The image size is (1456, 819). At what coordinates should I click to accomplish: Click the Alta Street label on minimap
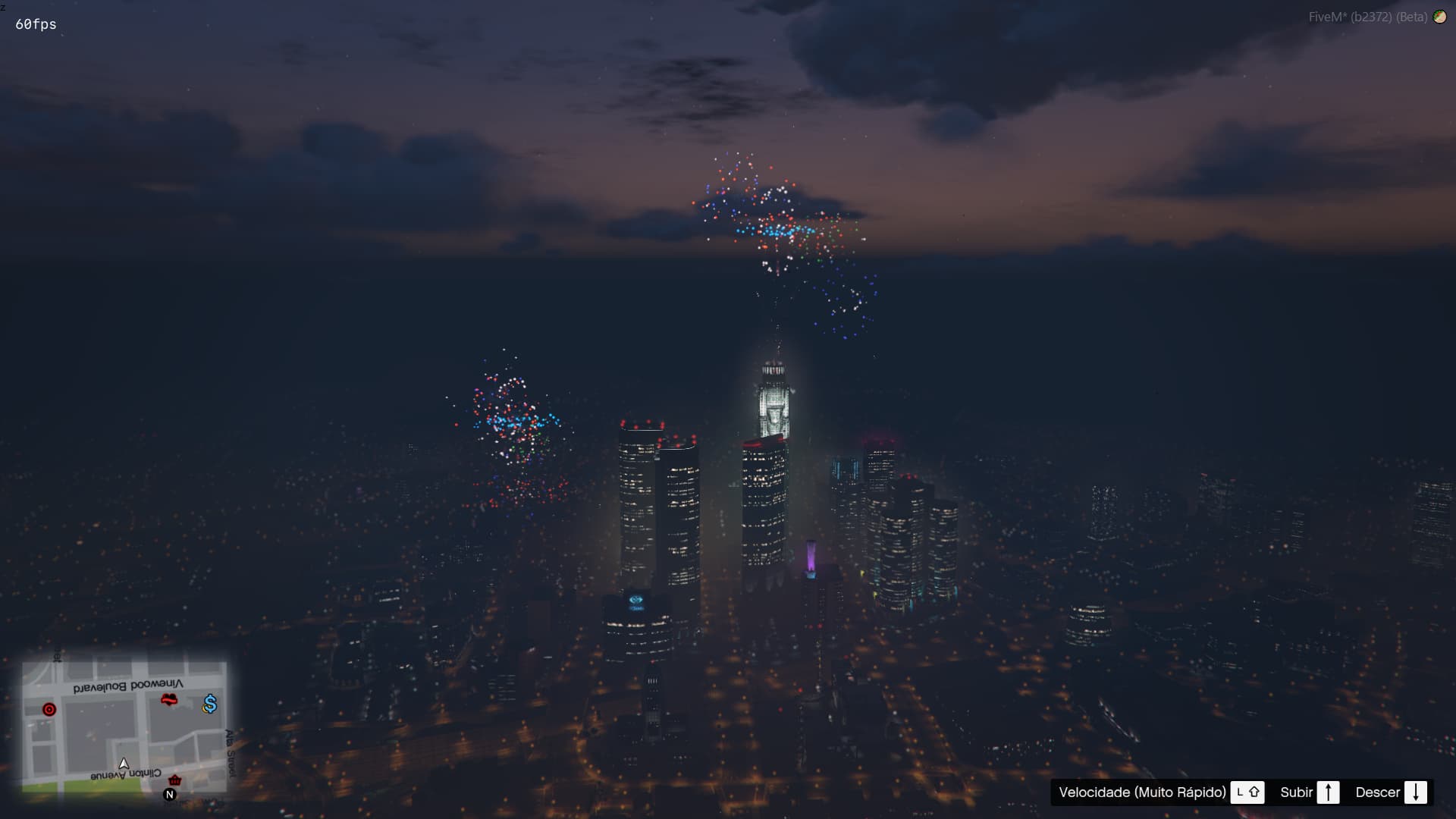(x=230, y=752)
